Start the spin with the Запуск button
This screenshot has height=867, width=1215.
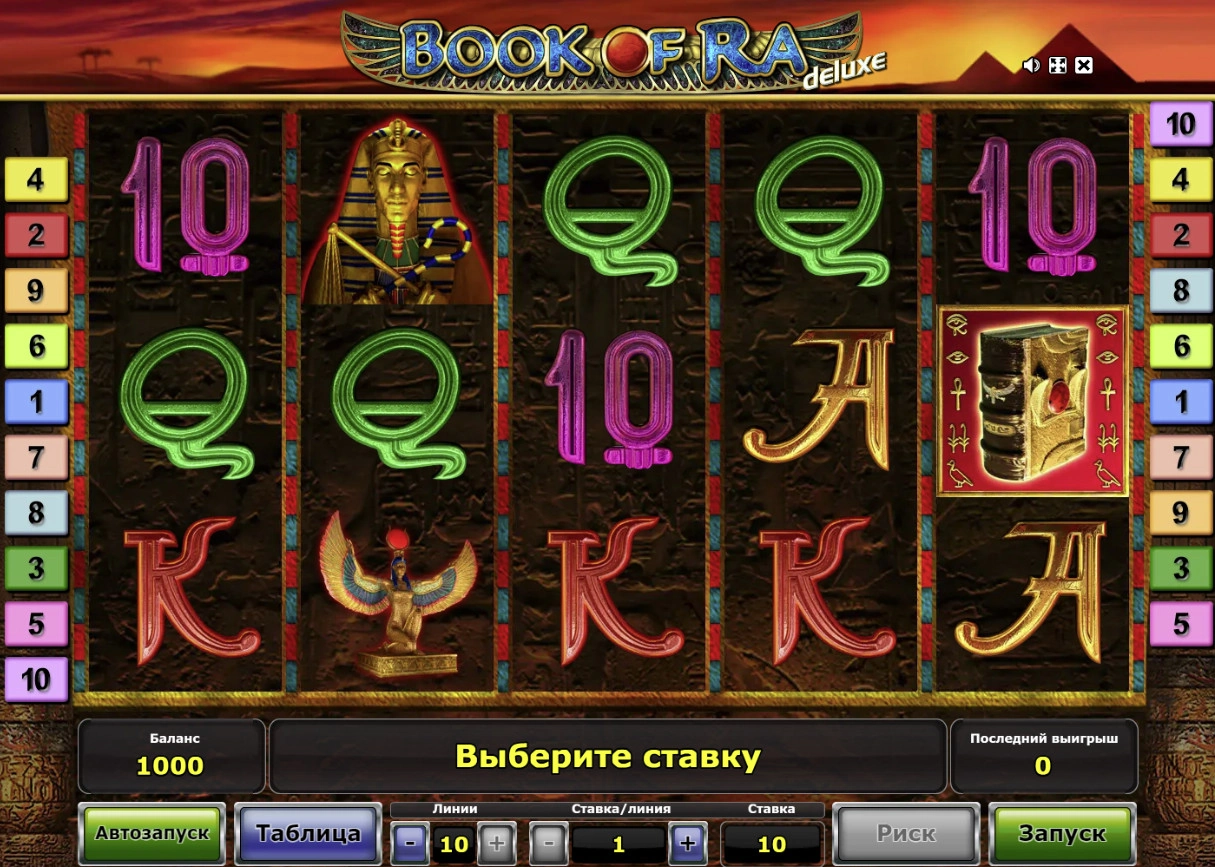coord(1062,834)
